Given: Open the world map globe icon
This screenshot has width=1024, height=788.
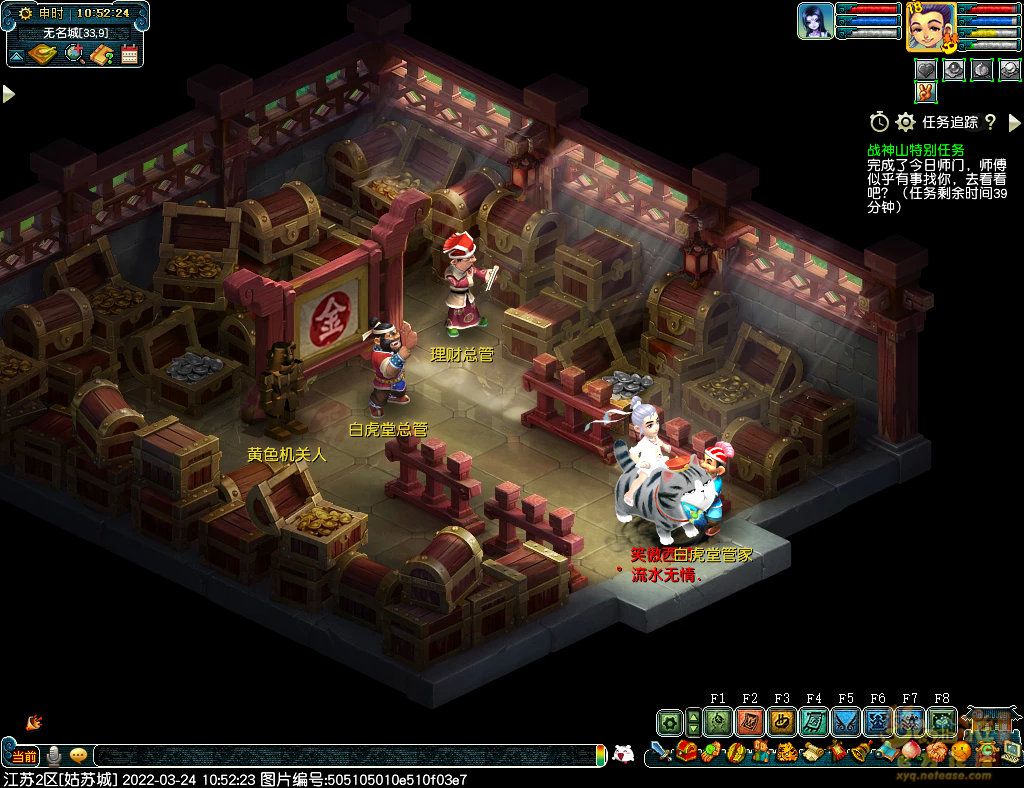Looking at the screenshot, I should (74, 54).
